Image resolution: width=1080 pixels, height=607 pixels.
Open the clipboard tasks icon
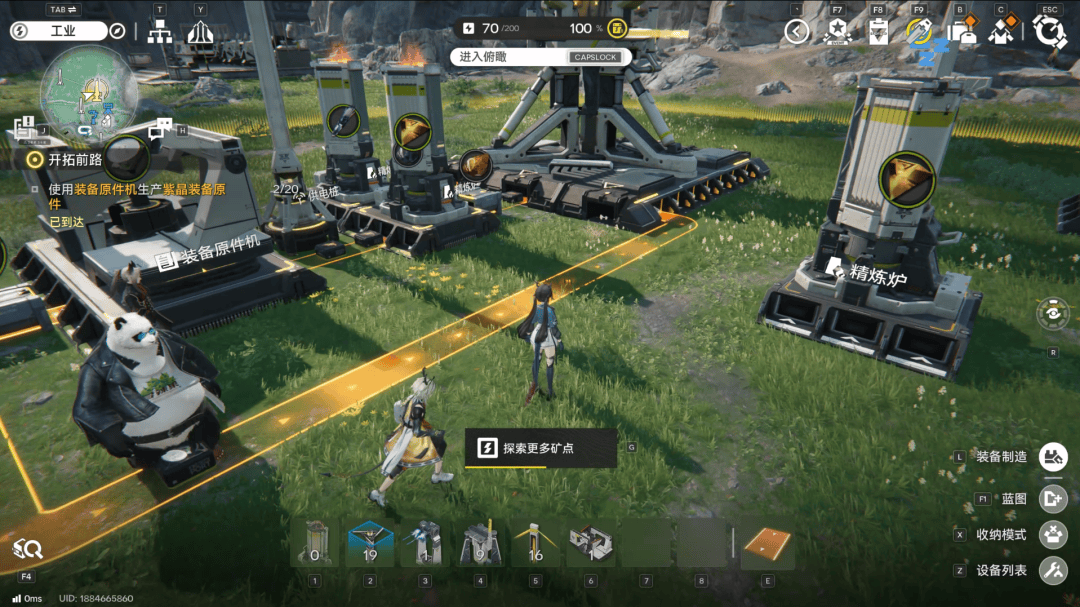(x=878, y=32)
